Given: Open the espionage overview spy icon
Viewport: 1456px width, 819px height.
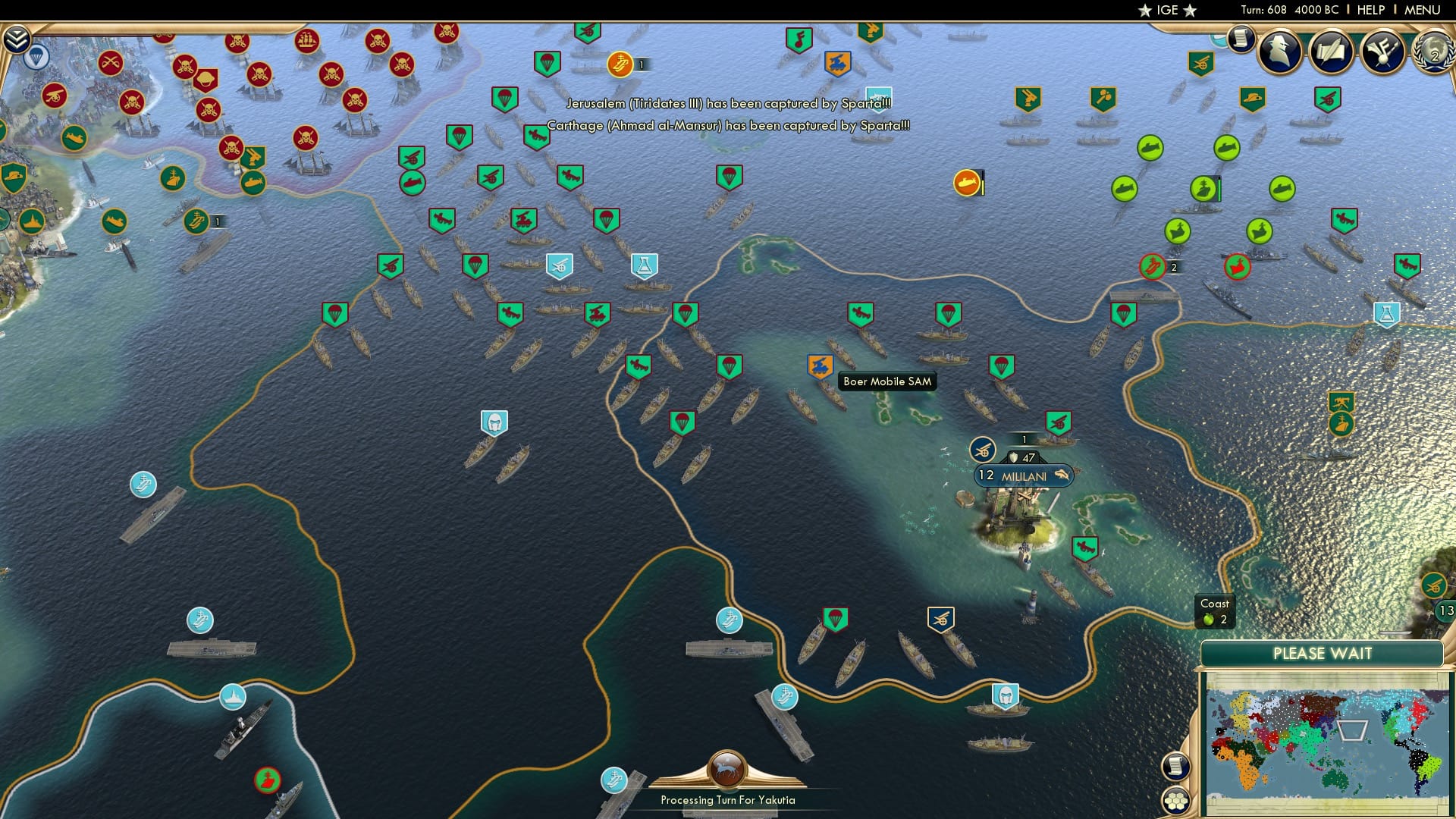Looking at the screenshot, I should [1279, 53].
